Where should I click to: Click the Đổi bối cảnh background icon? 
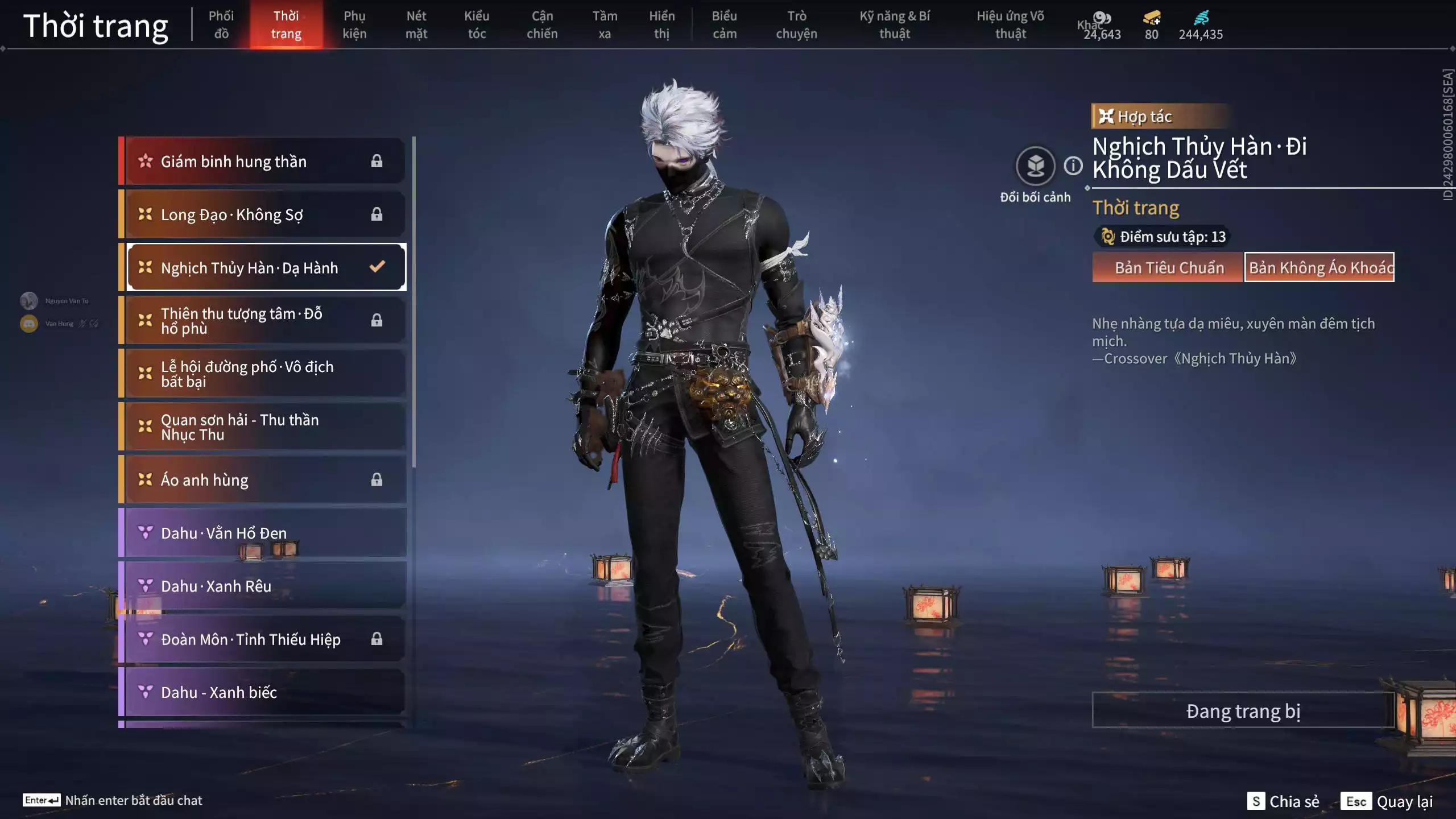coord(1035,166)
